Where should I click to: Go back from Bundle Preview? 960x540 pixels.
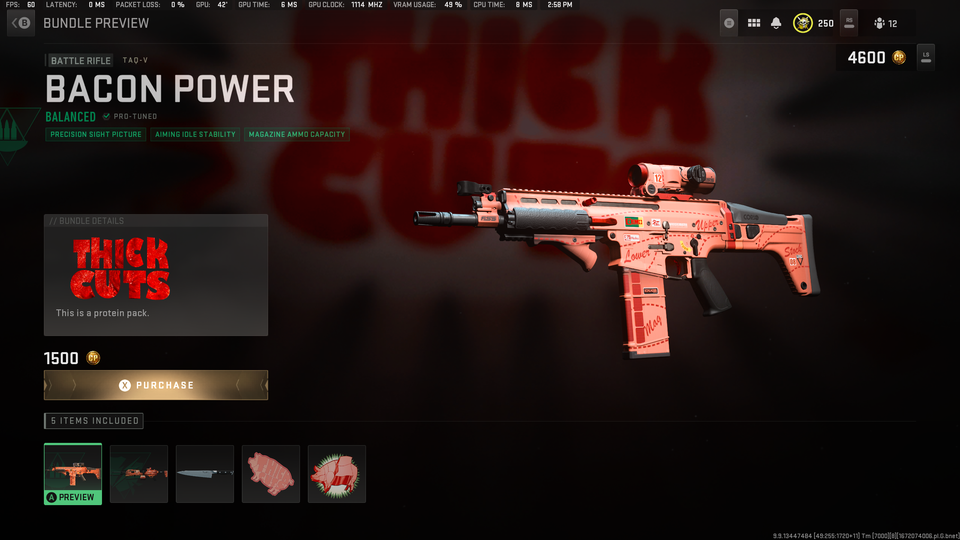pos(21,23)
